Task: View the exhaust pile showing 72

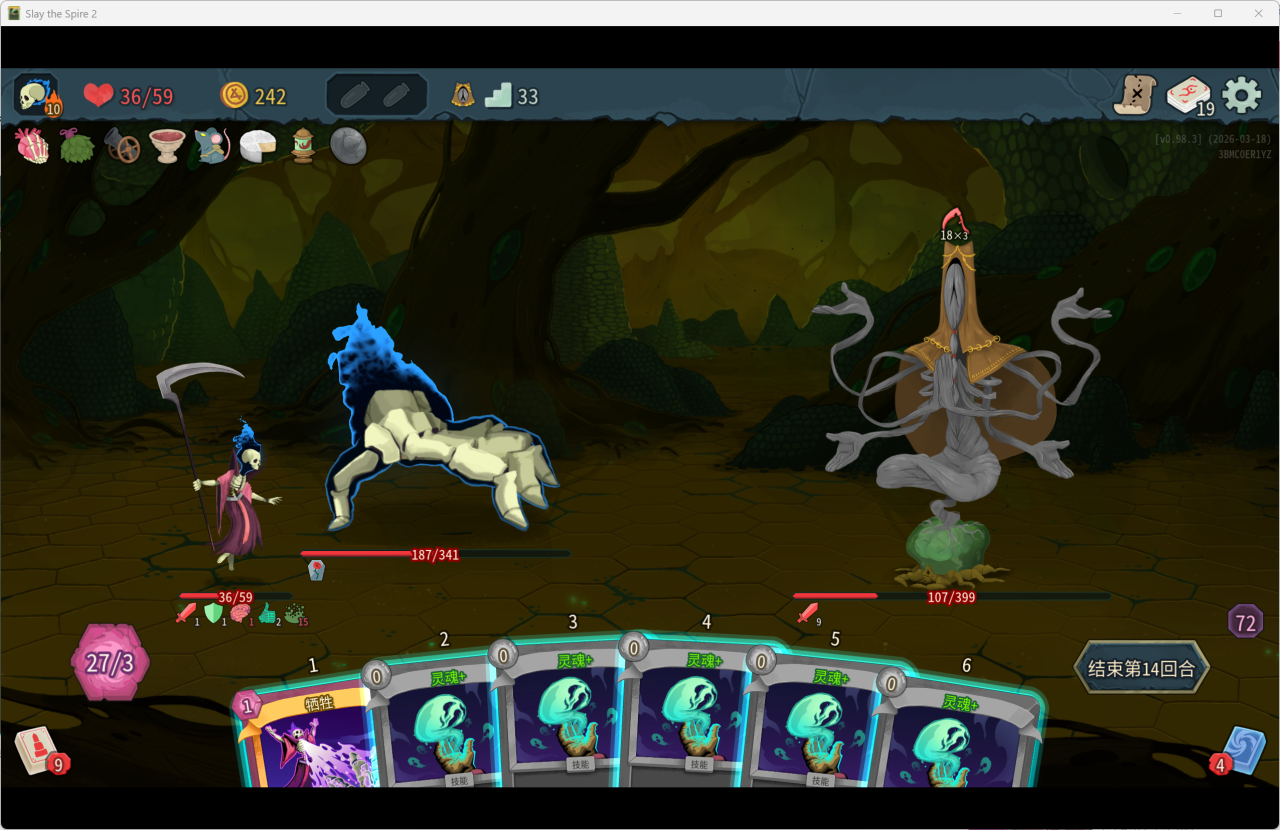Action: pyautogui.click(x=1245, y=621)
